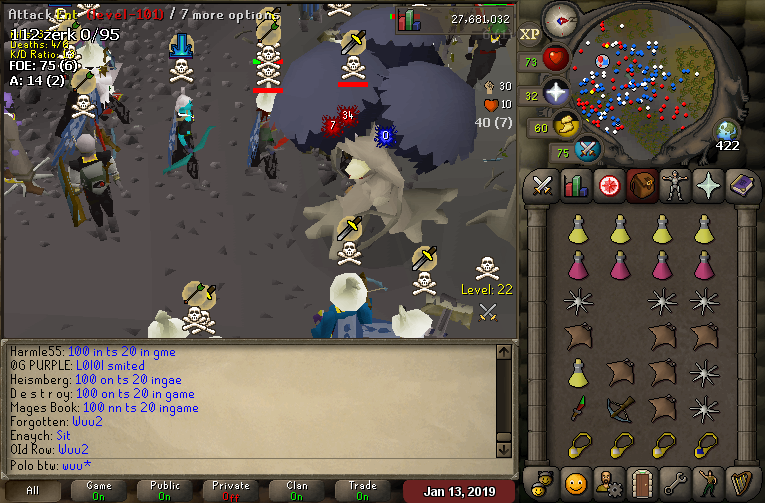The width and height of the screenshot is (765, 503).
Task: Open the world map globe icon
Action: point(727,131)
